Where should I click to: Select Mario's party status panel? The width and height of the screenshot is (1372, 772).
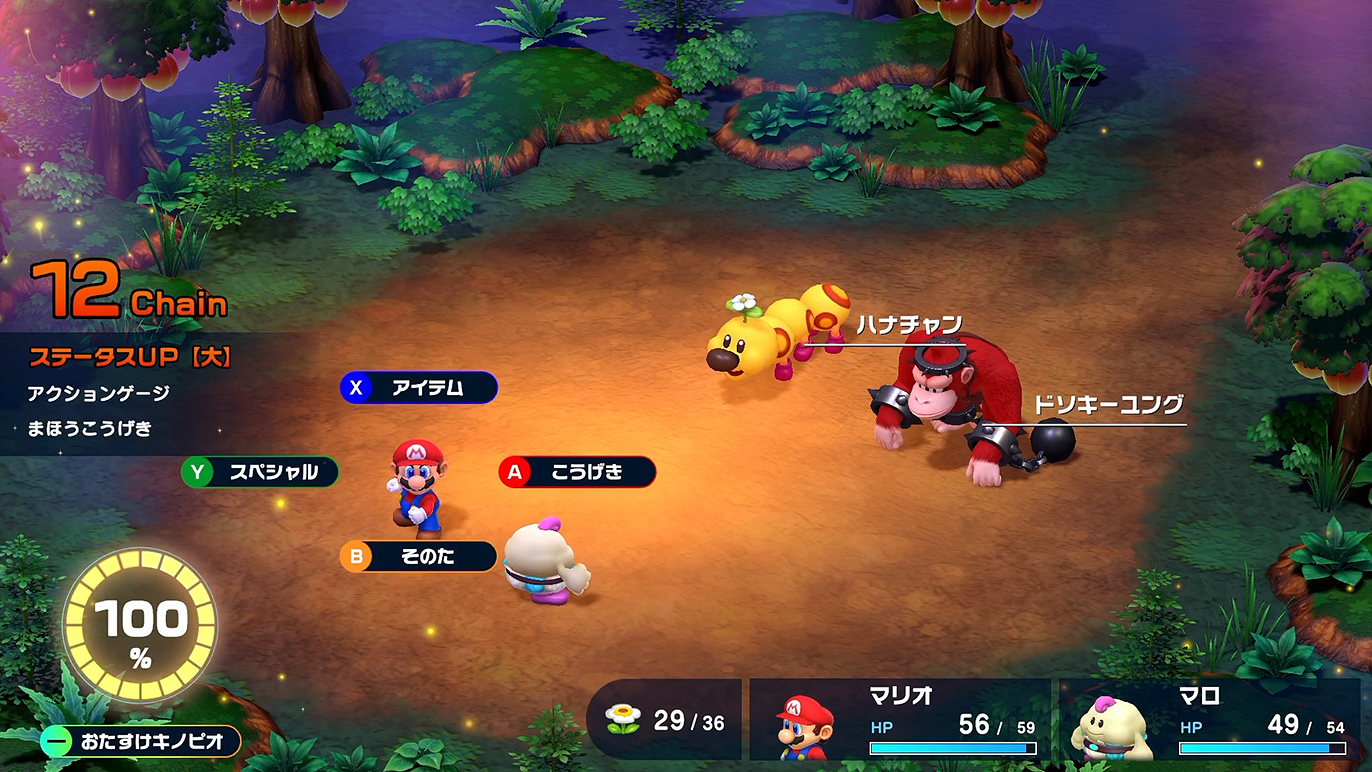[900, 720]
